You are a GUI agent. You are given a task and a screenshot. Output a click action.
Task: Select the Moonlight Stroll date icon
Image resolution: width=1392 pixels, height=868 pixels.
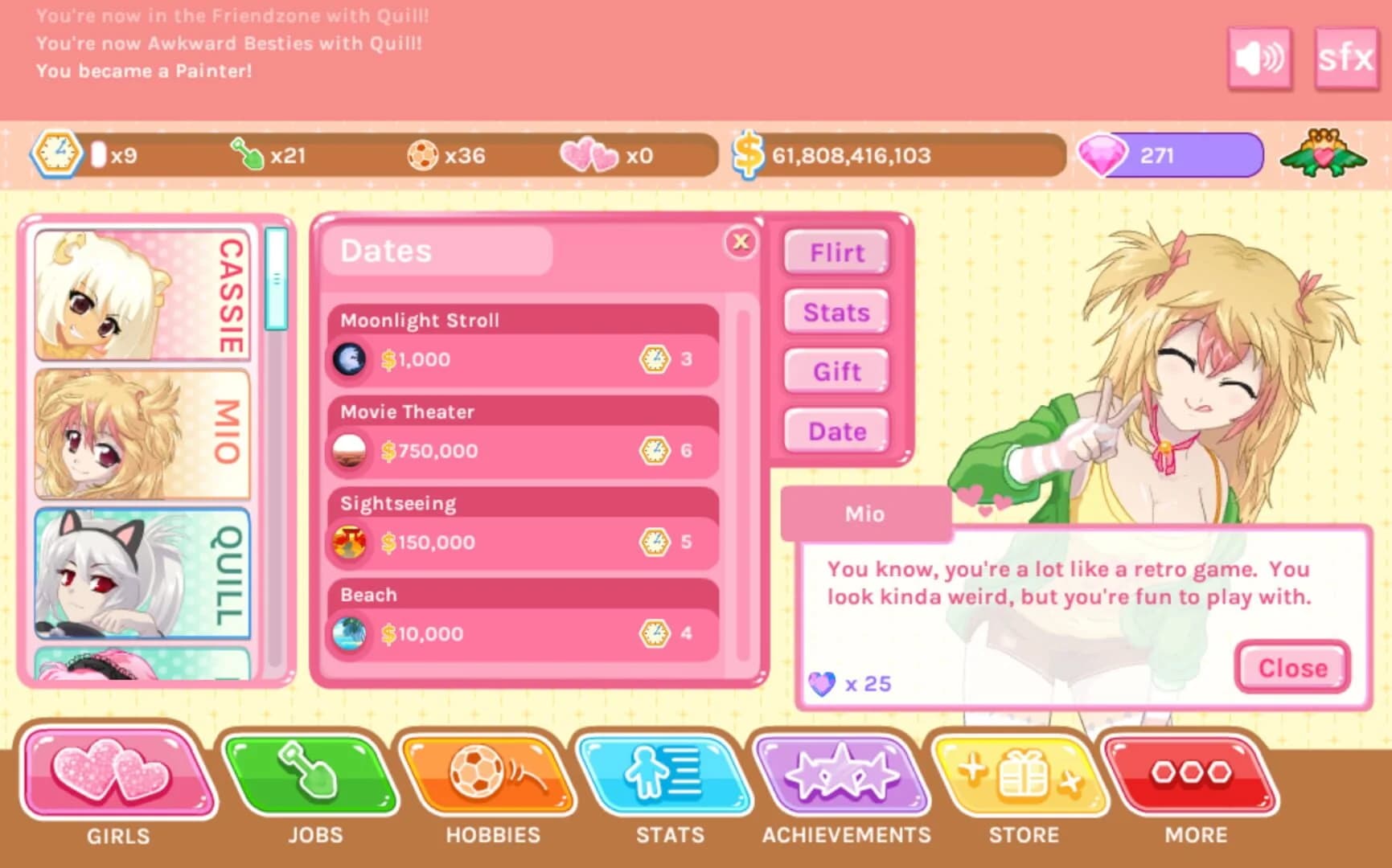coord(349,358)
